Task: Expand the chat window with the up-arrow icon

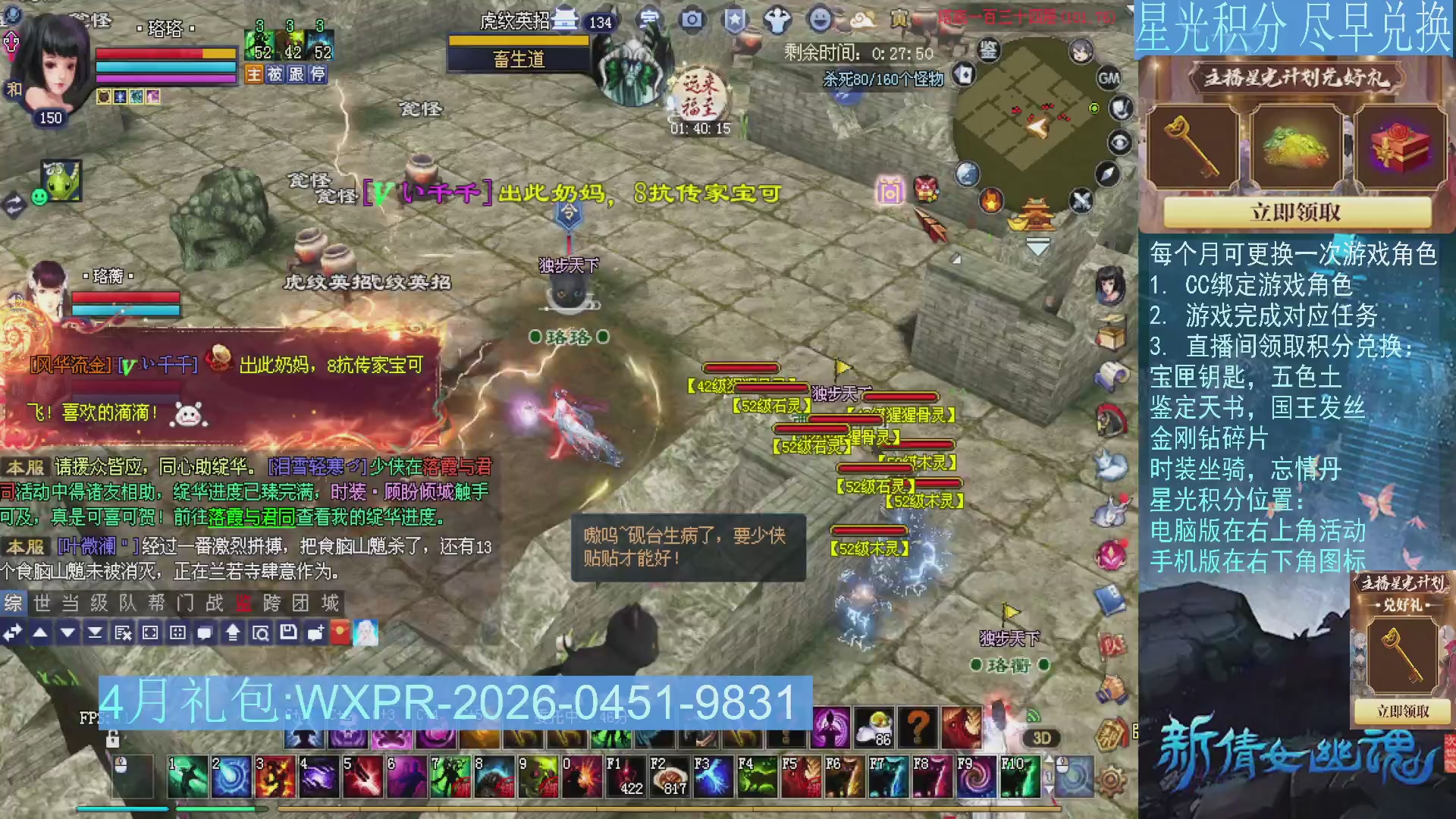Action: pos(232,632)
